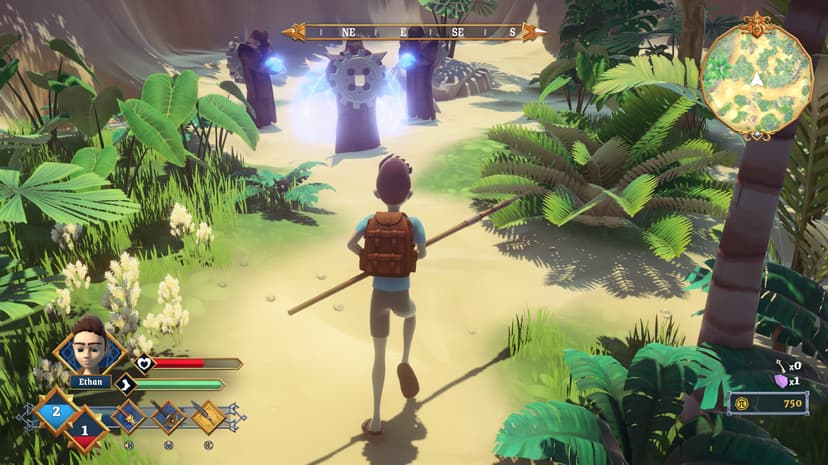Select the blue diamond slot numbered 2
The width and height of the screenshot is (828, 465).
[56, 411]
